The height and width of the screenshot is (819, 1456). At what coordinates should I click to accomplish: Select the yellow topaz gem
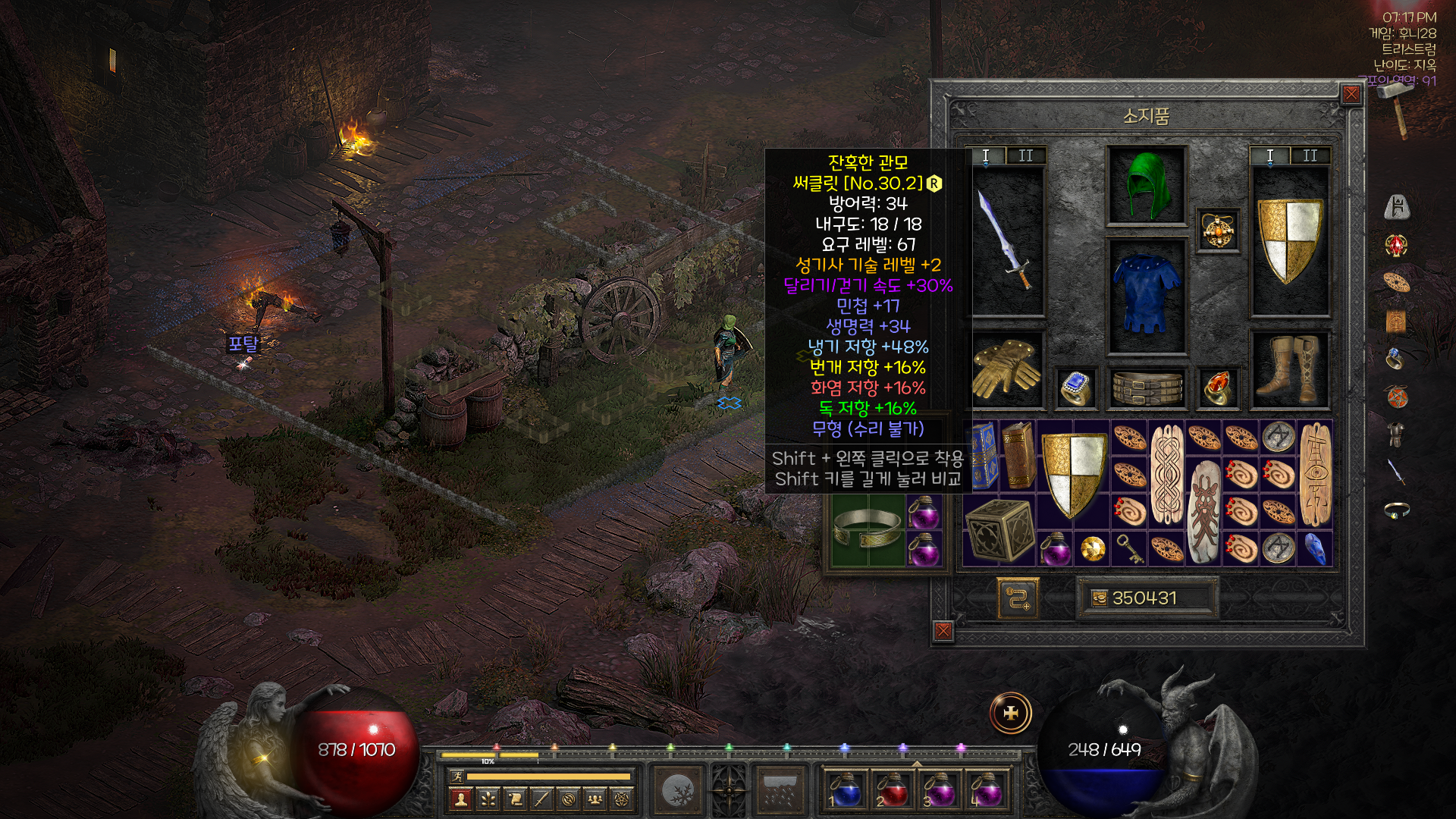click(1092, 549)
